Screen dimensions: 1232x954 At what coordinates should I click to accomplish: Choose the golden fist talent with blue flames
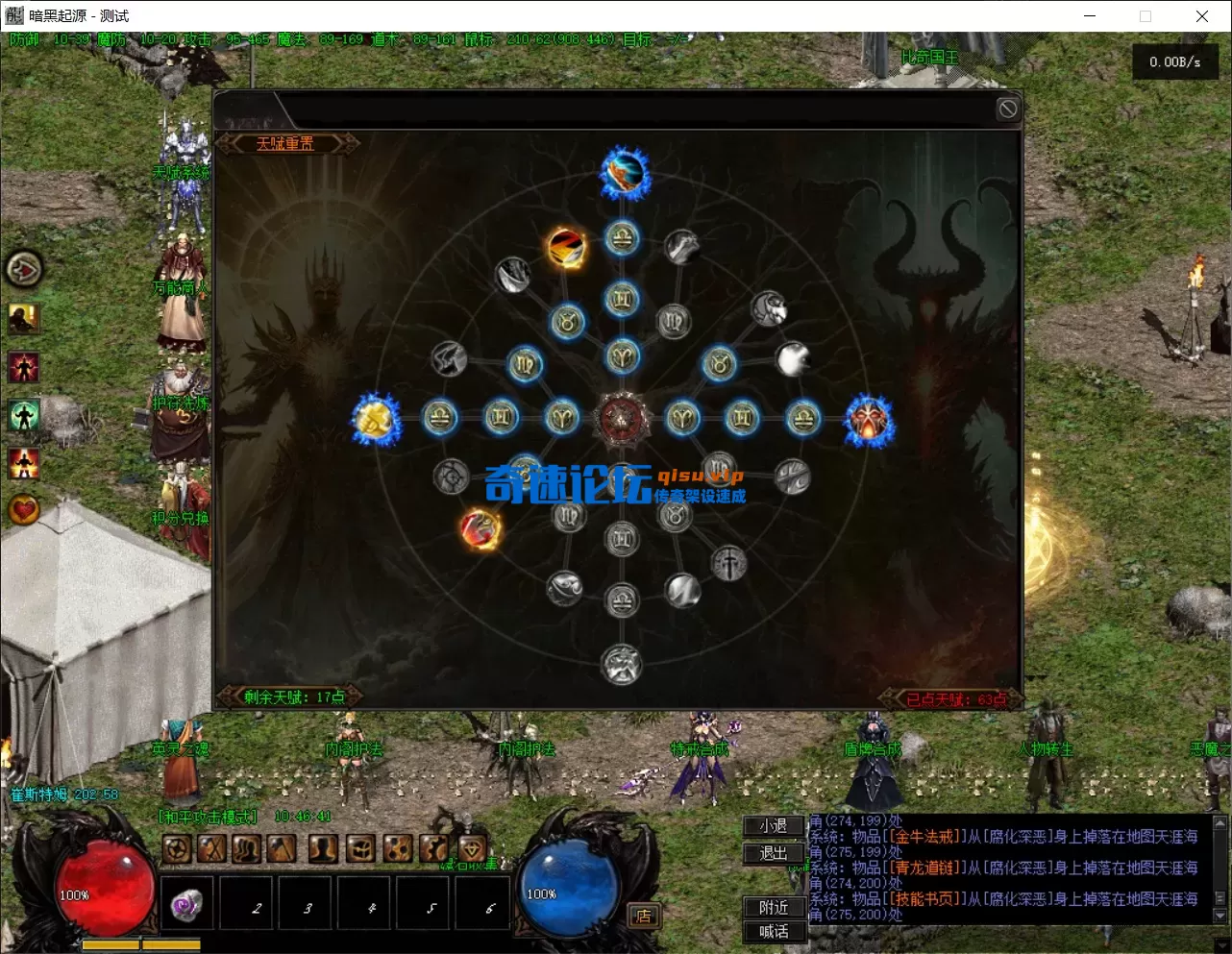(376, 419)
